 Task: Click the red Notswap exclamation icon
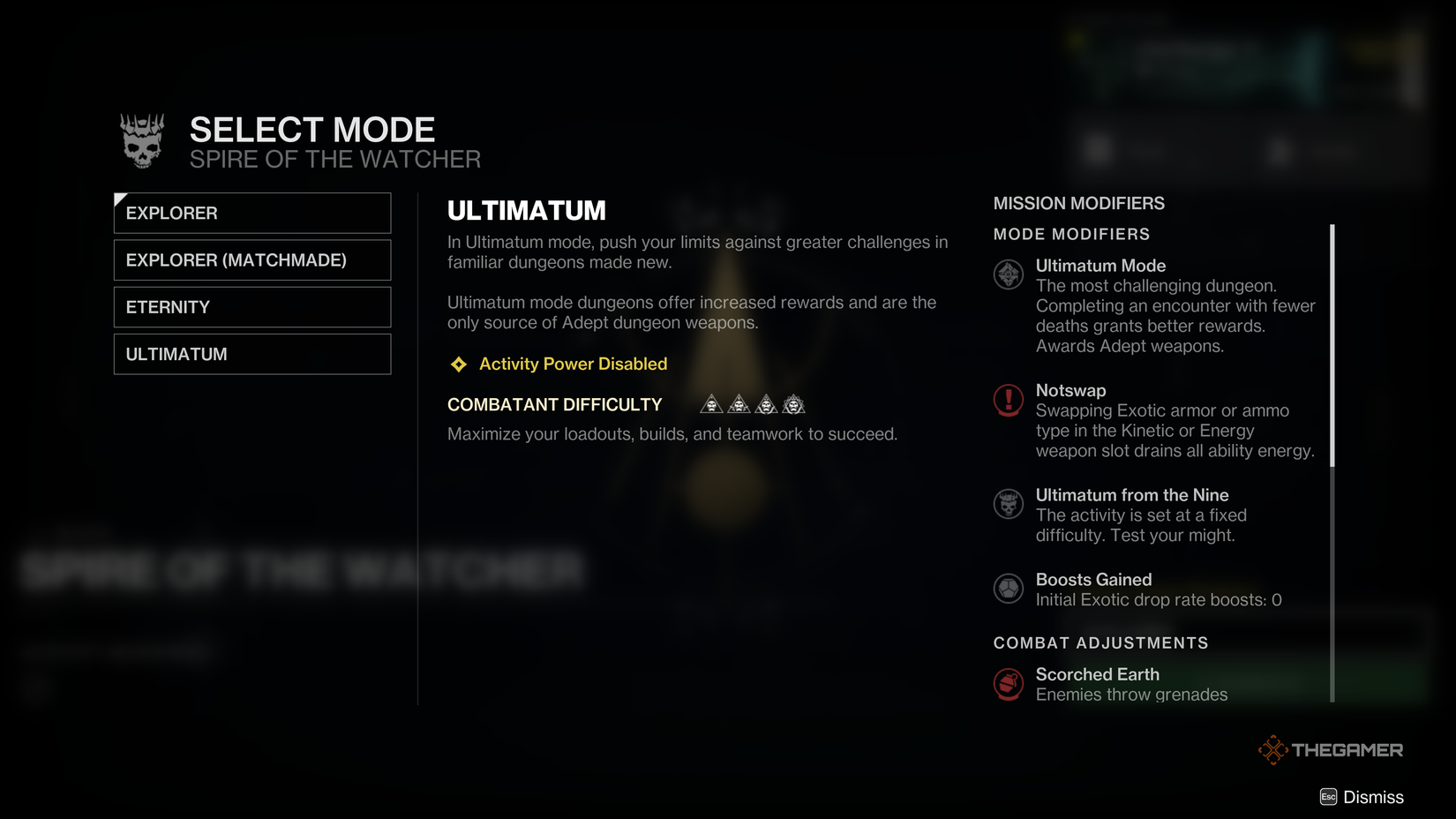point(1008,399)
